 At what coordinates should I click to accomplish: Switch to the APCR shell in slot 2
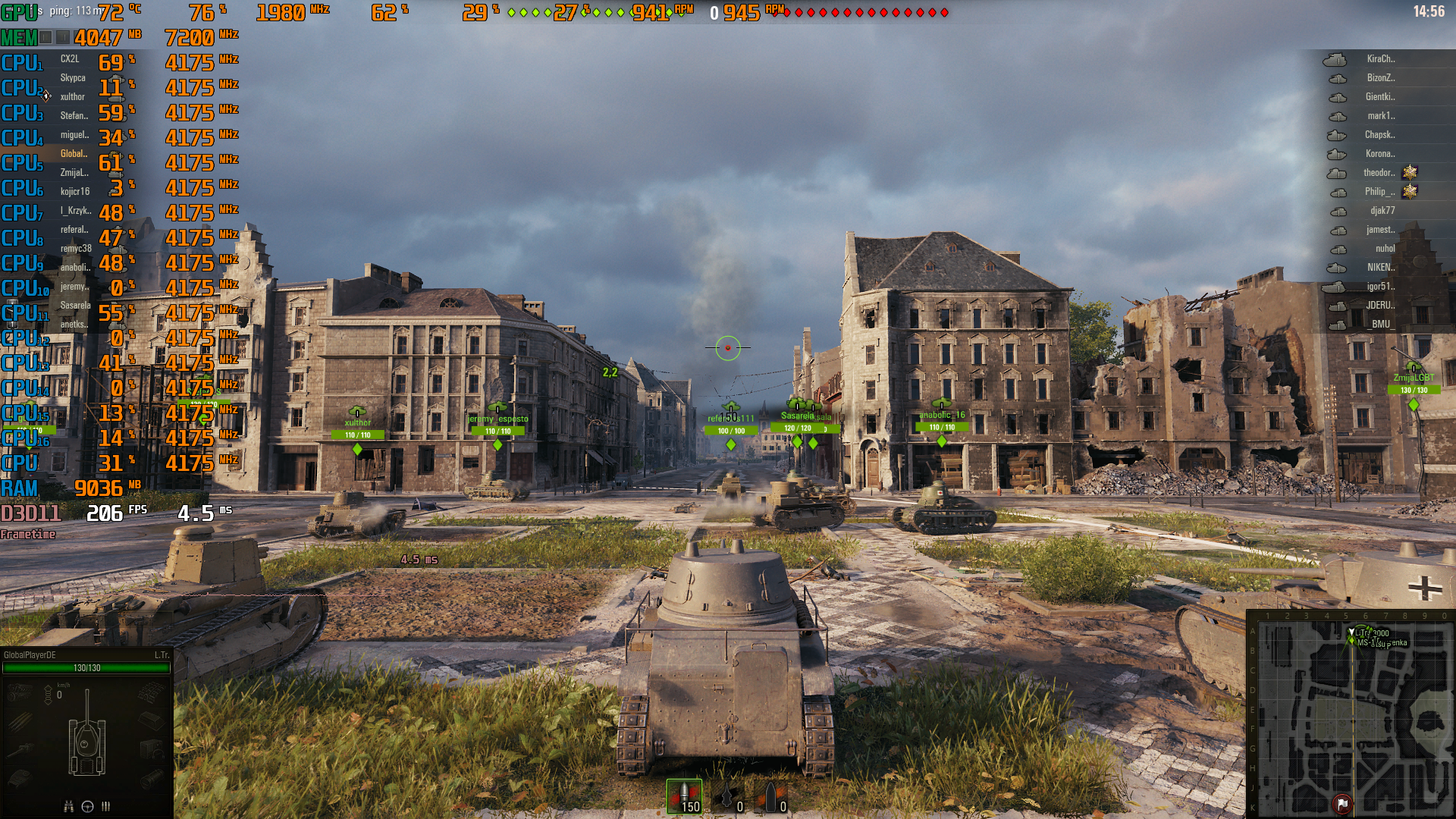tap(730, 796)
